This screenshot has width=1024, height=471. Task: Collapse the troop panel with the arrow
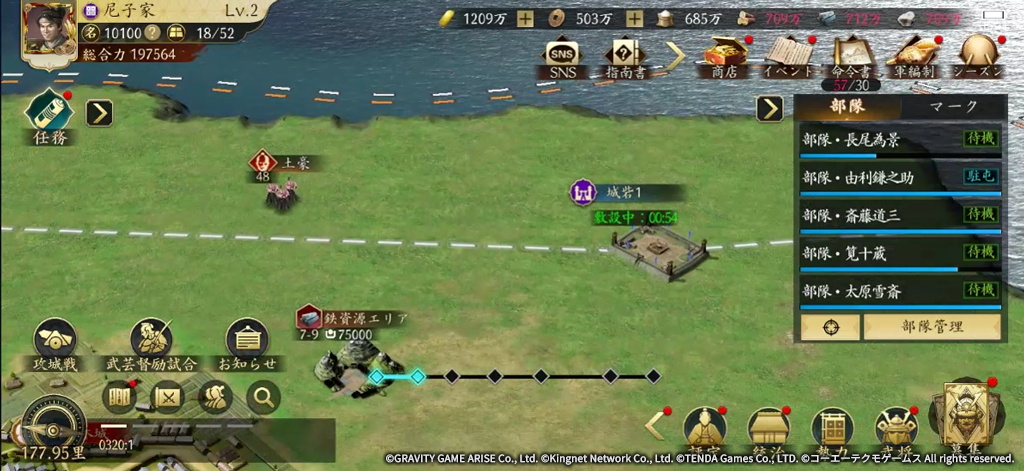coord(769,108)
